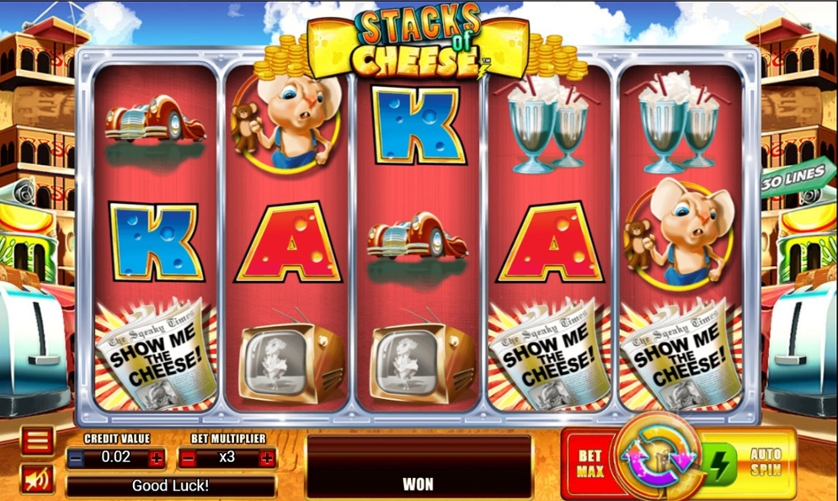
Task: Toggle the sound speaker icon
Action: tap(37, 480)
